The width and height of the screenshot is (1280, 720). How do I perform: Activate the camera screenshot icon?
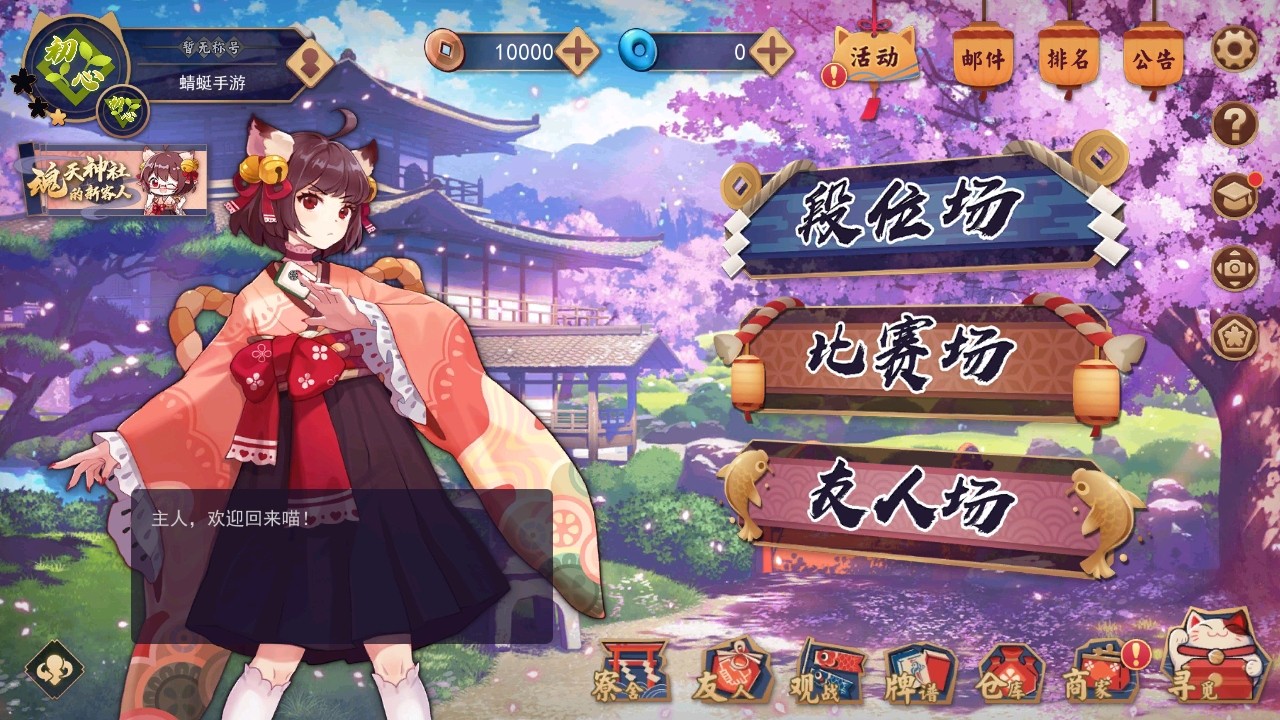pyautogui.click(x=1235, y=268)
